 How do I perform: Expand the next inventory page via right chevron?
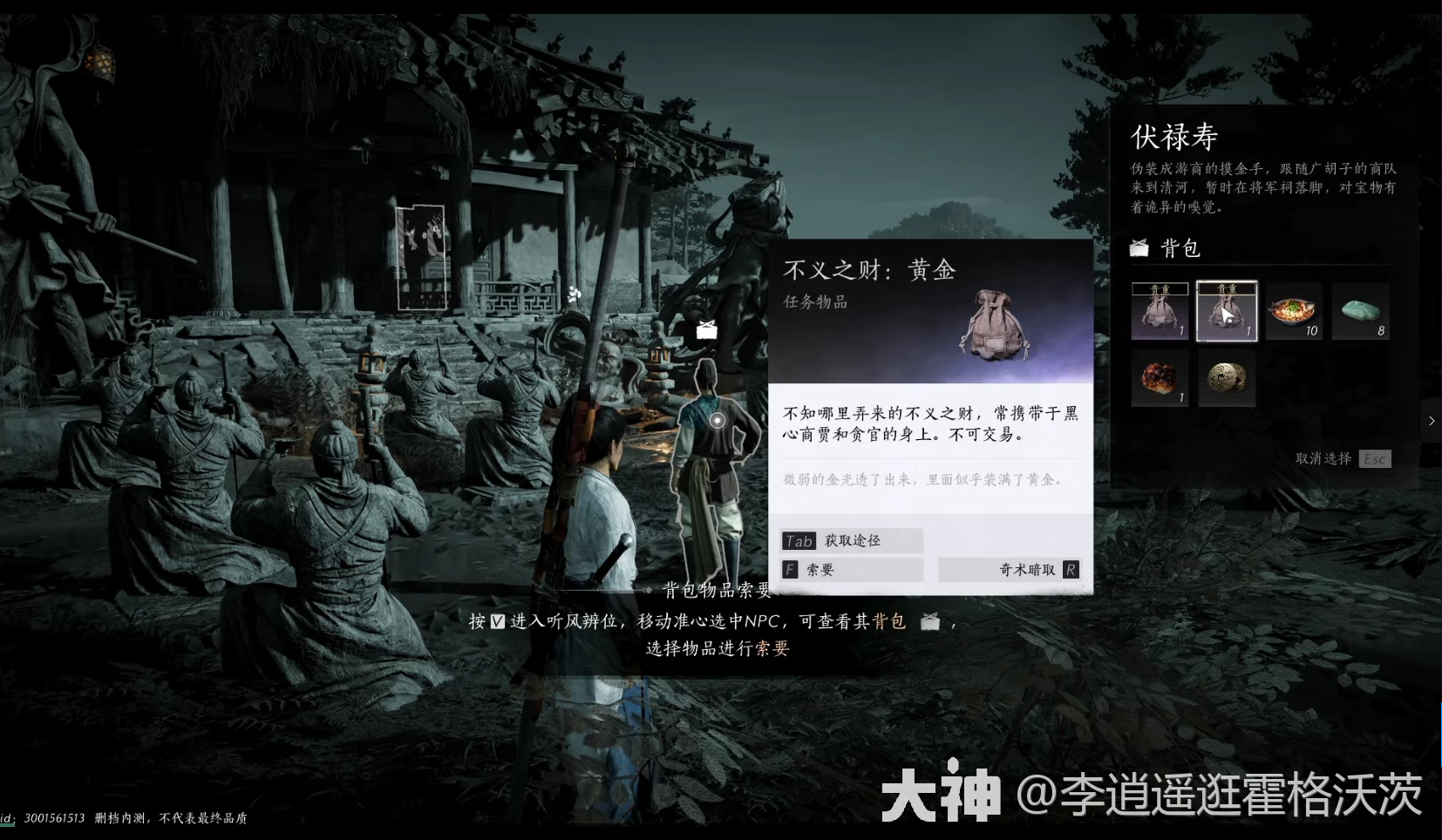coord(1431,421)
